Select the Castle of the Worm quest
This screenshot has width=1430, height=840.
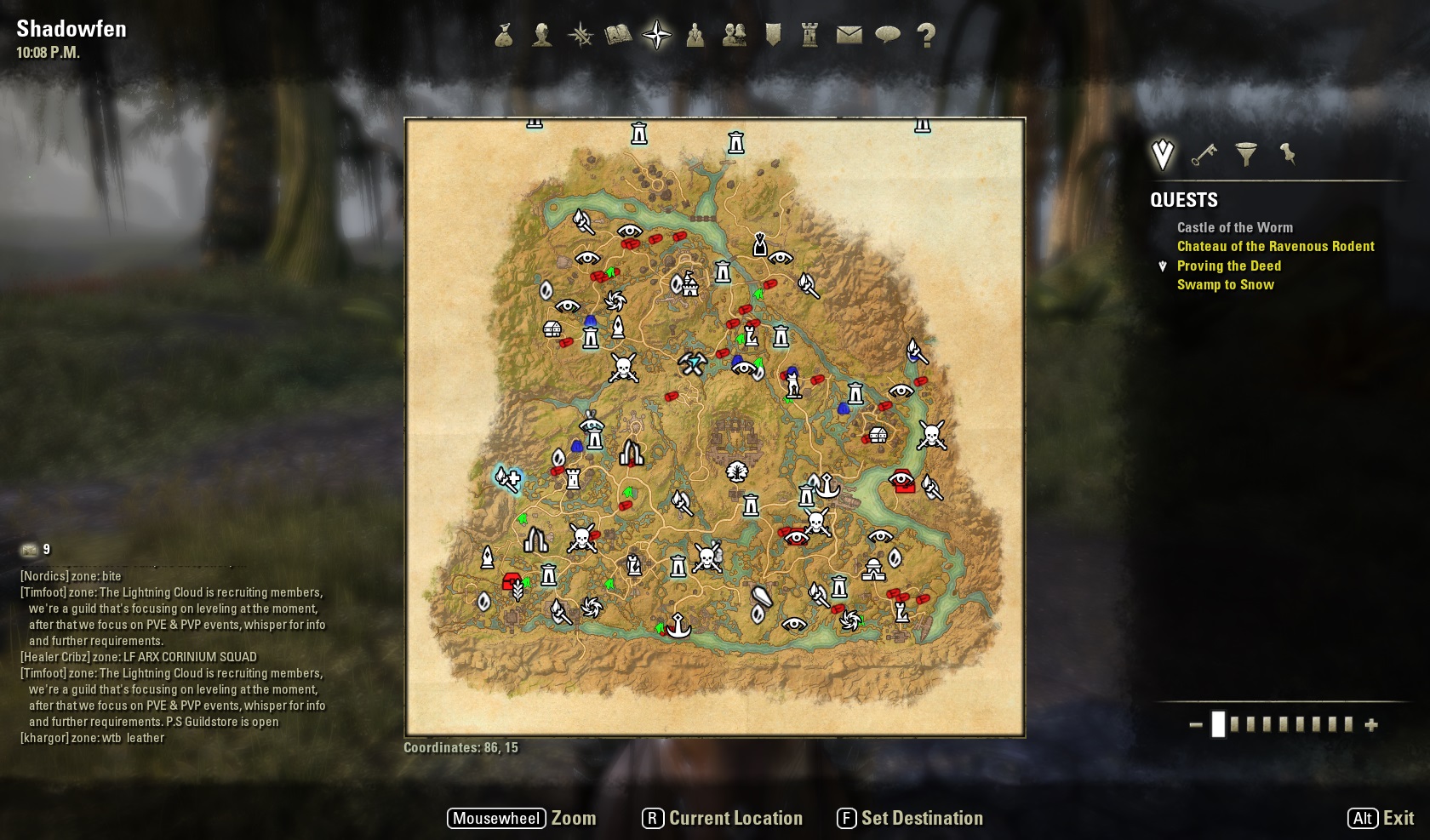coord(1234,227)
